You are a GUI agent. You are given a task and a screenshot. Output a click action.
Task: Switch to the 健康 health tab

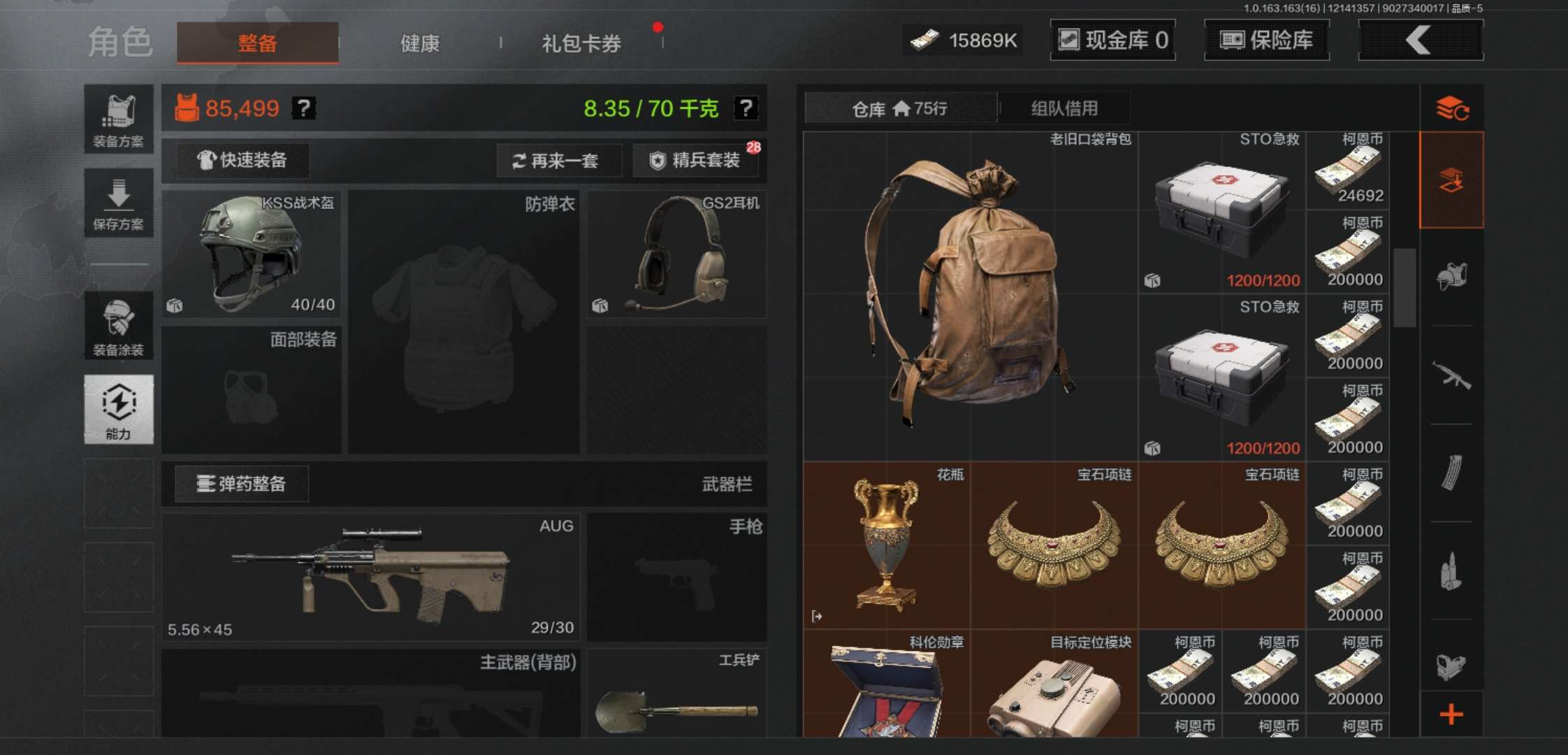(x=418, y=43)
